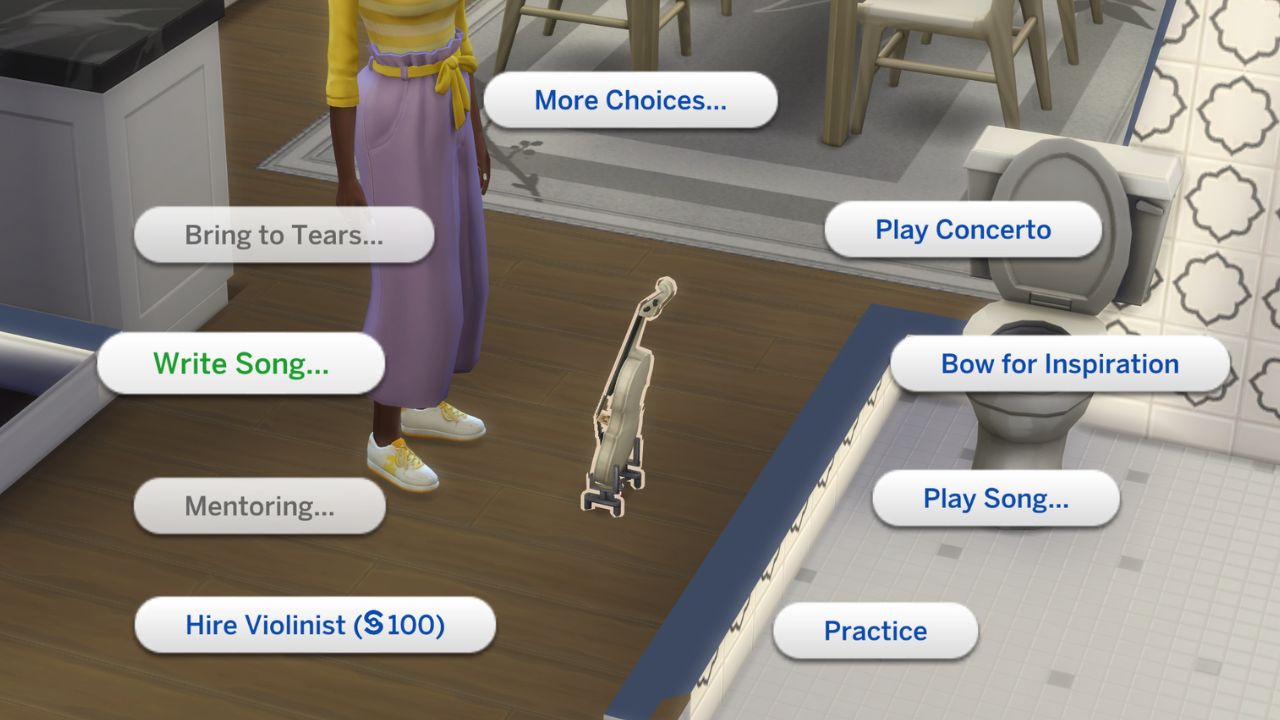Open the "Play Song..." submenu

coord(994,499)
